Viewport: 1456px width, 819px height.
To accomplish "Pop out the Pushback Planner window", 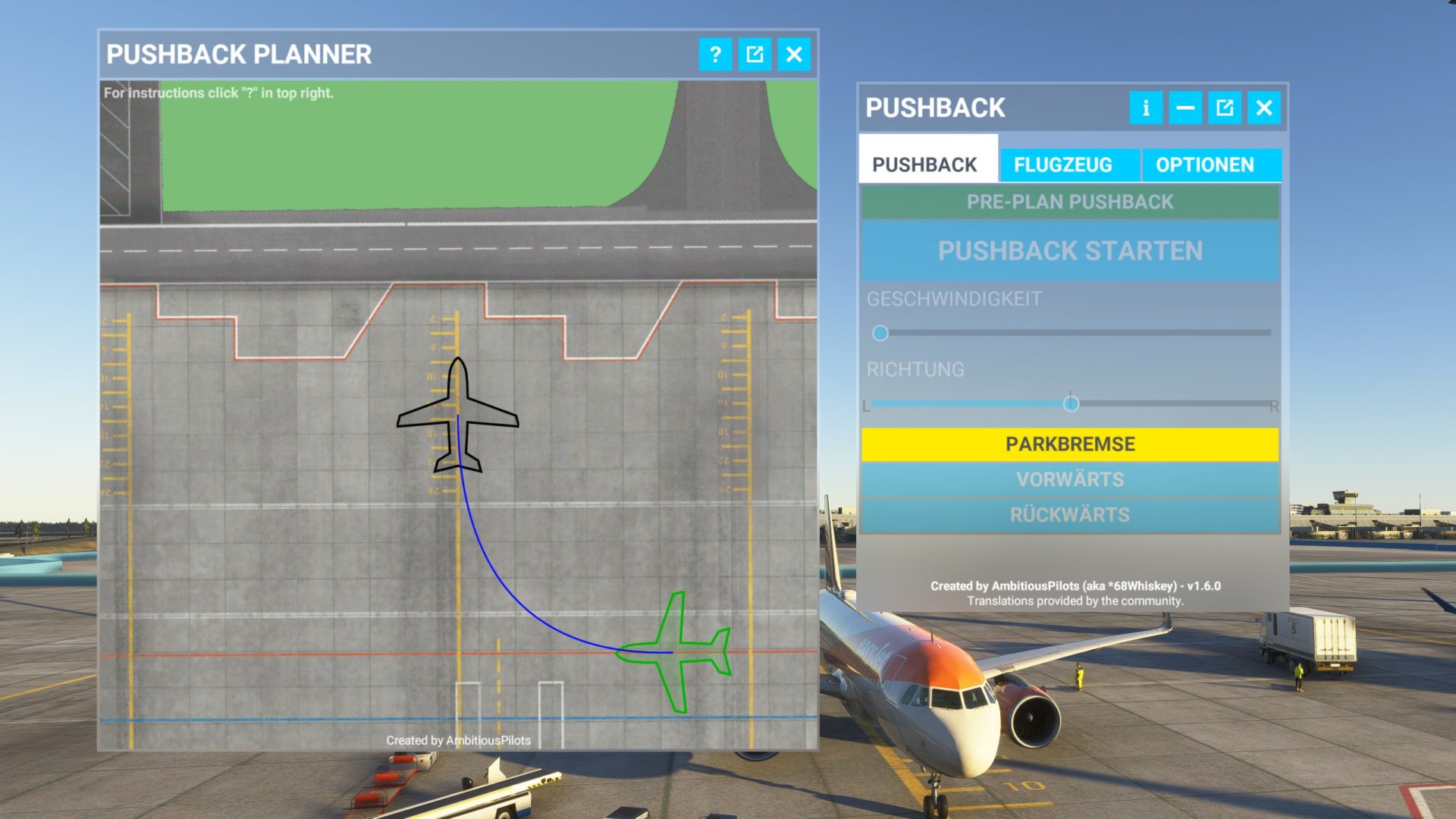I will pyautogui.click(x=754, y=54).
